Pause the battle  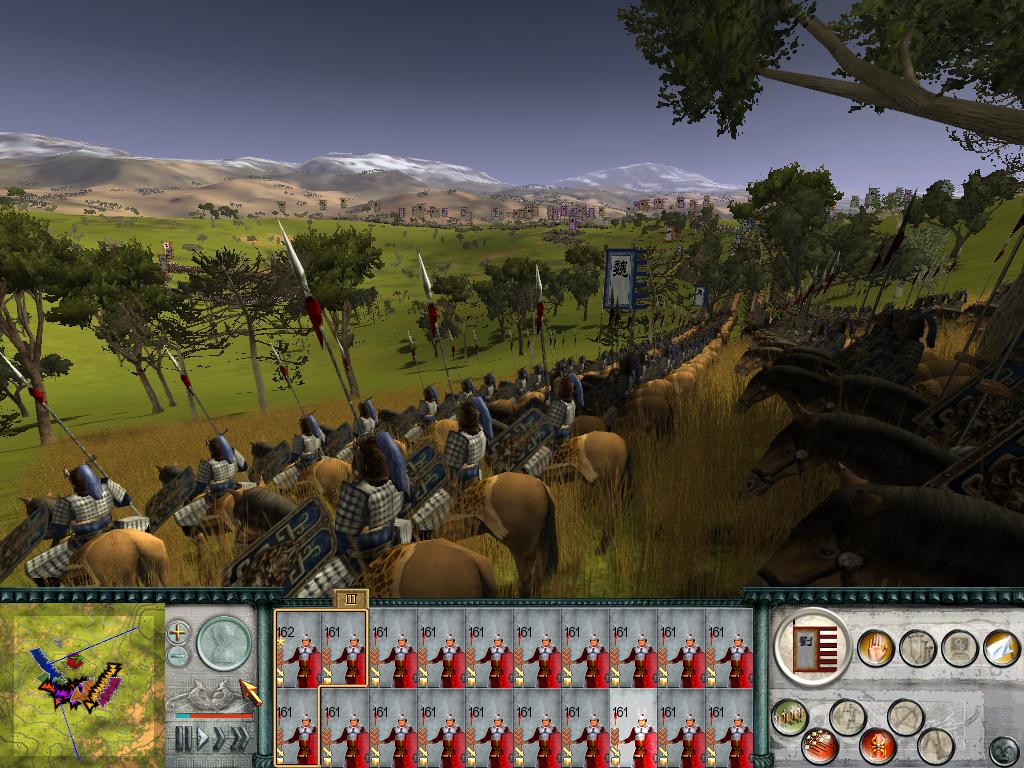tap(183, 739)
